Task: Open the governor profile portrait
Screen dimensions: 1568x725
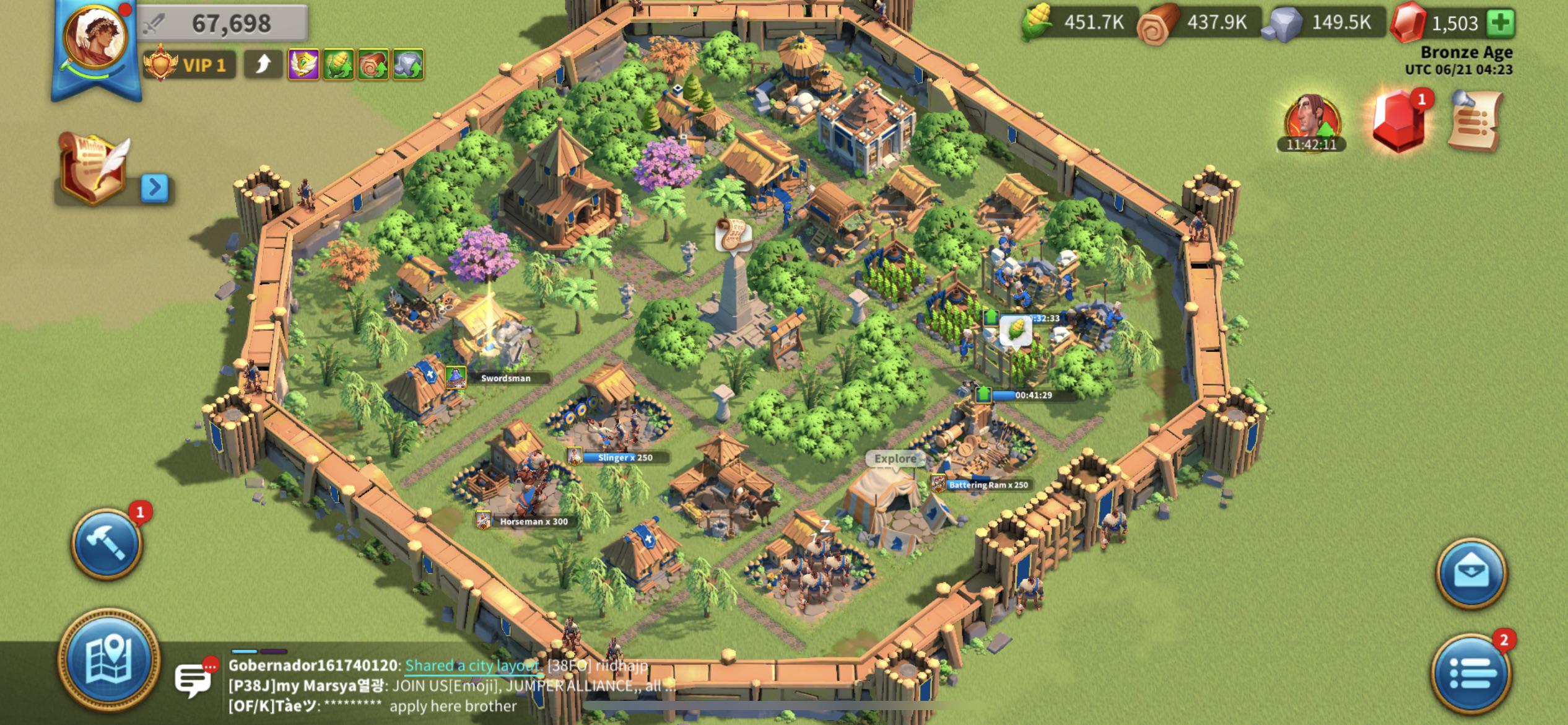Action: tap(96, 37)
